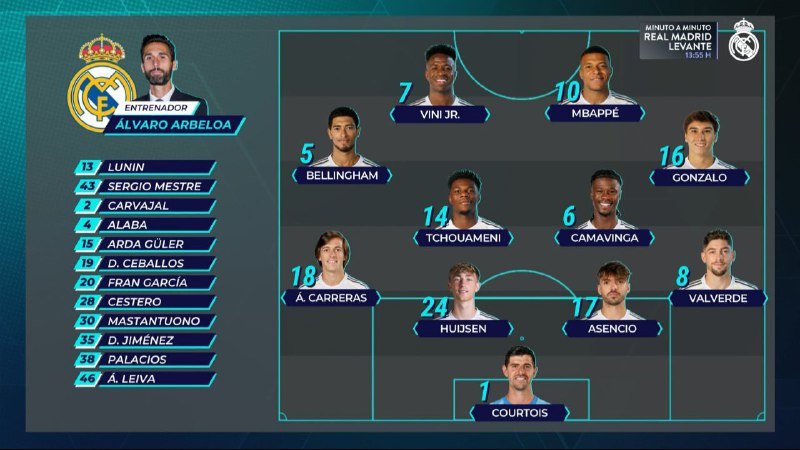This screenshot has width=800, height=450.
Task: Choose Mastantuono from the bench list
Action: pyautogui.click(x=146, y=321)
